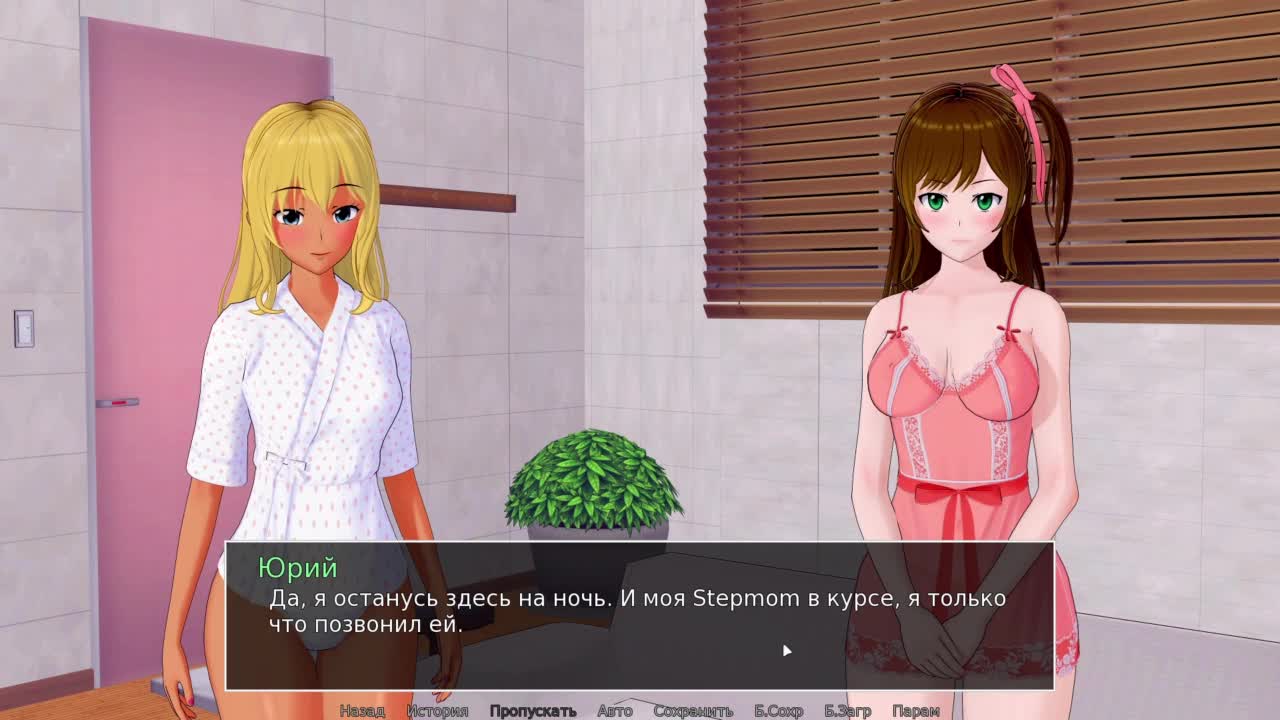The width and height of the screenshot is (1280, 720).
Task: Open the История dialogue log
Action: point(437,711)
